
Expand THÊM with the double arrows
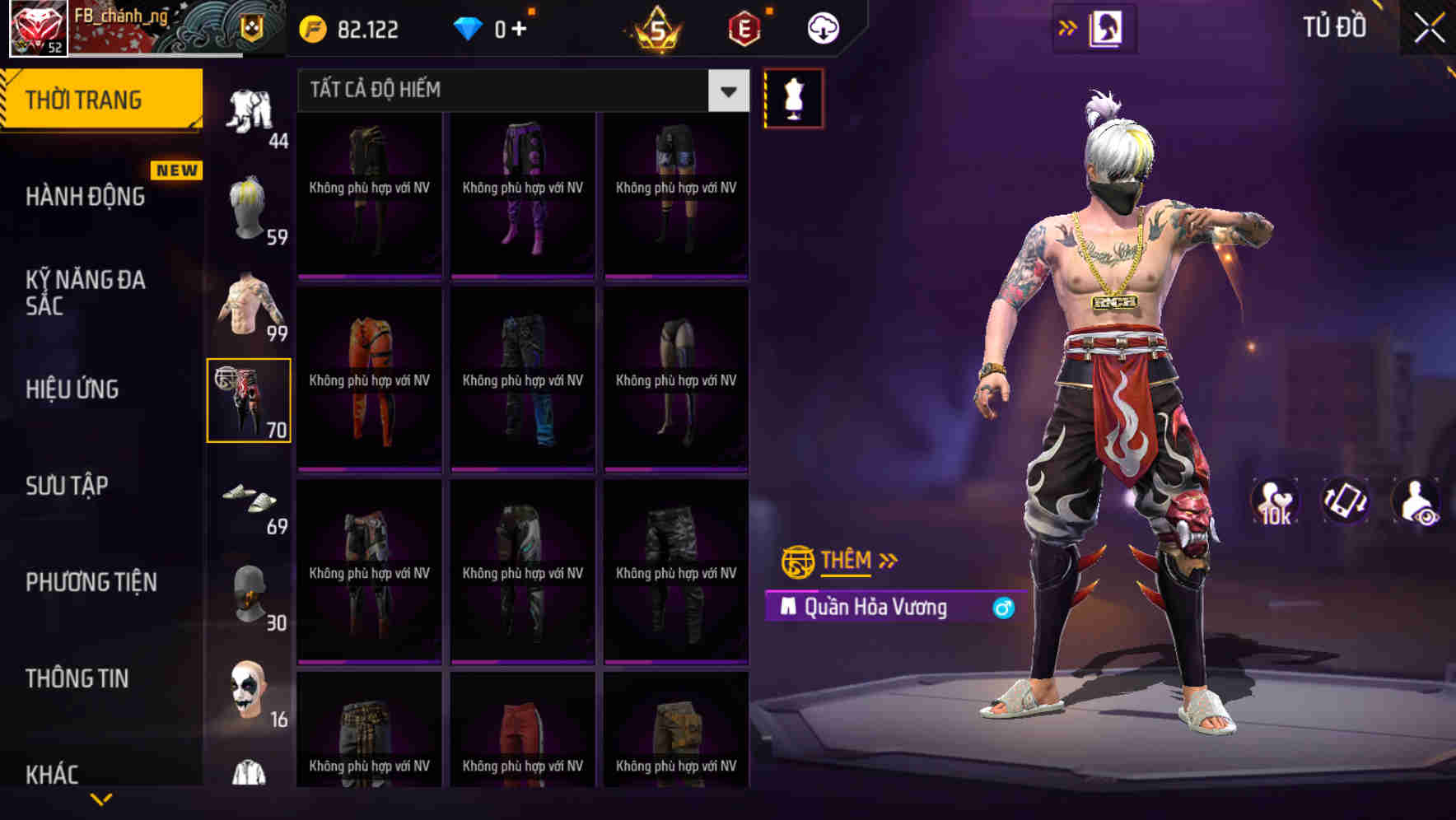point(888,560)
